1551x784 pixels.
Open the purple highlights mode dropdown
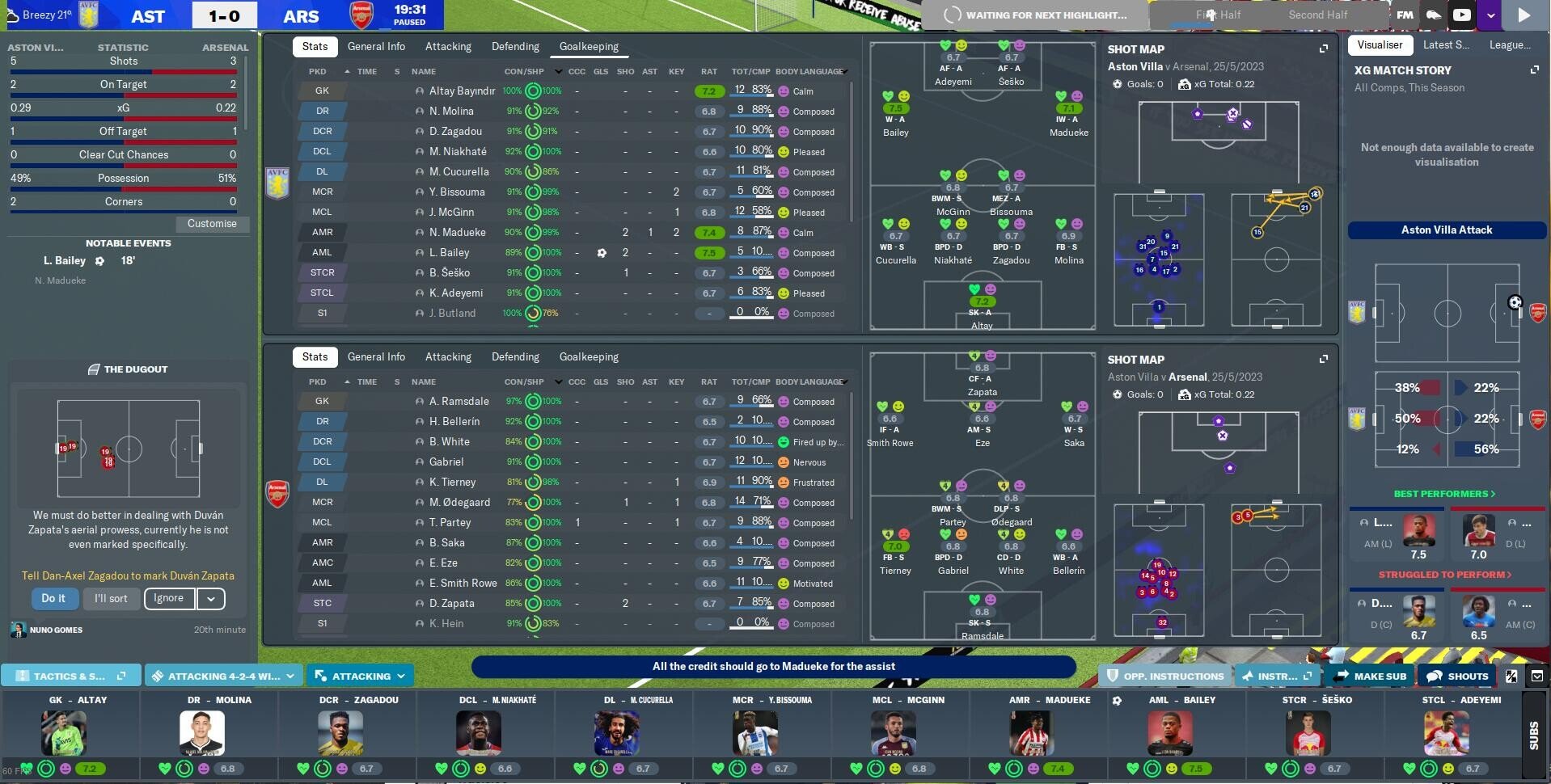click(x=1490, y=15)
